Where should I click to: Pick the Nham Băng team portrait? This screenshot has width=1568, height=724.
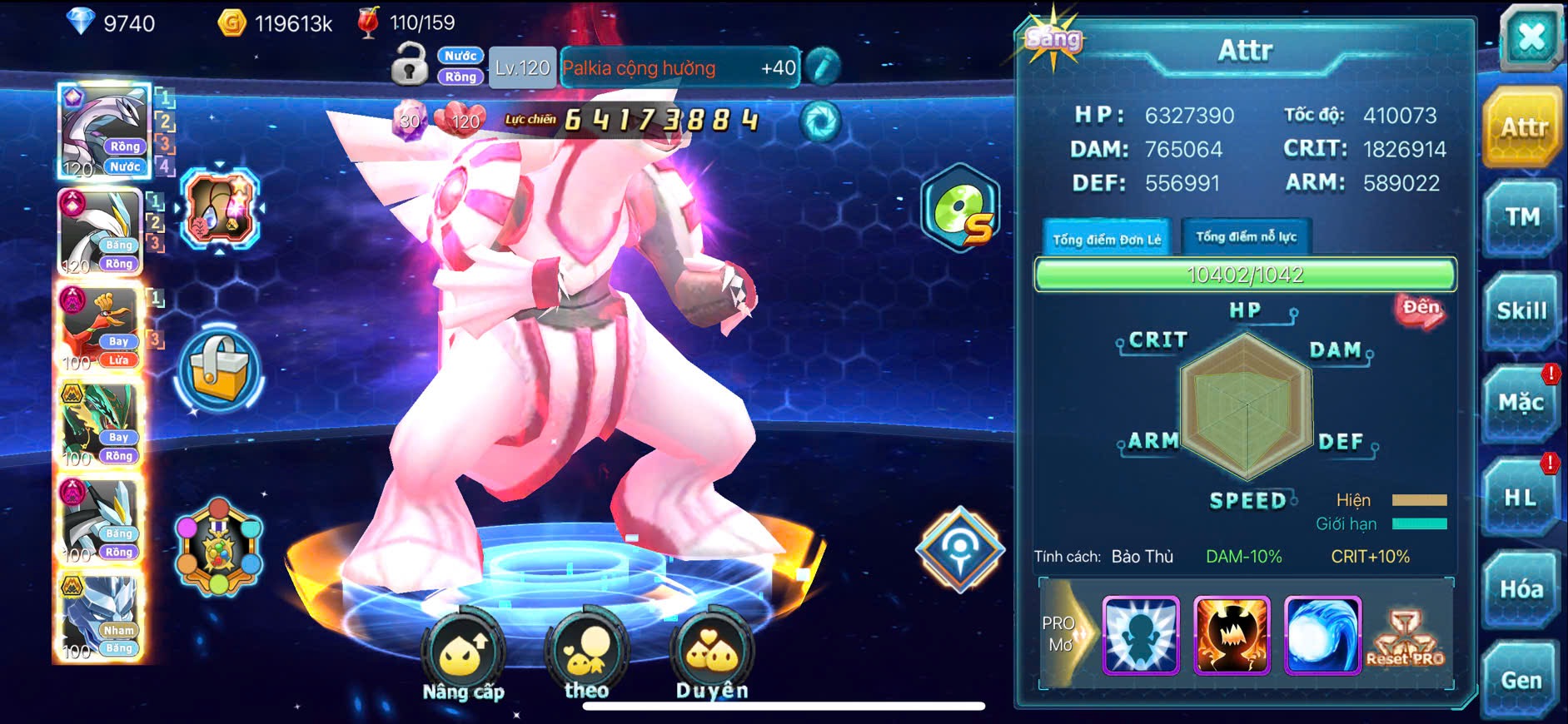100,617
